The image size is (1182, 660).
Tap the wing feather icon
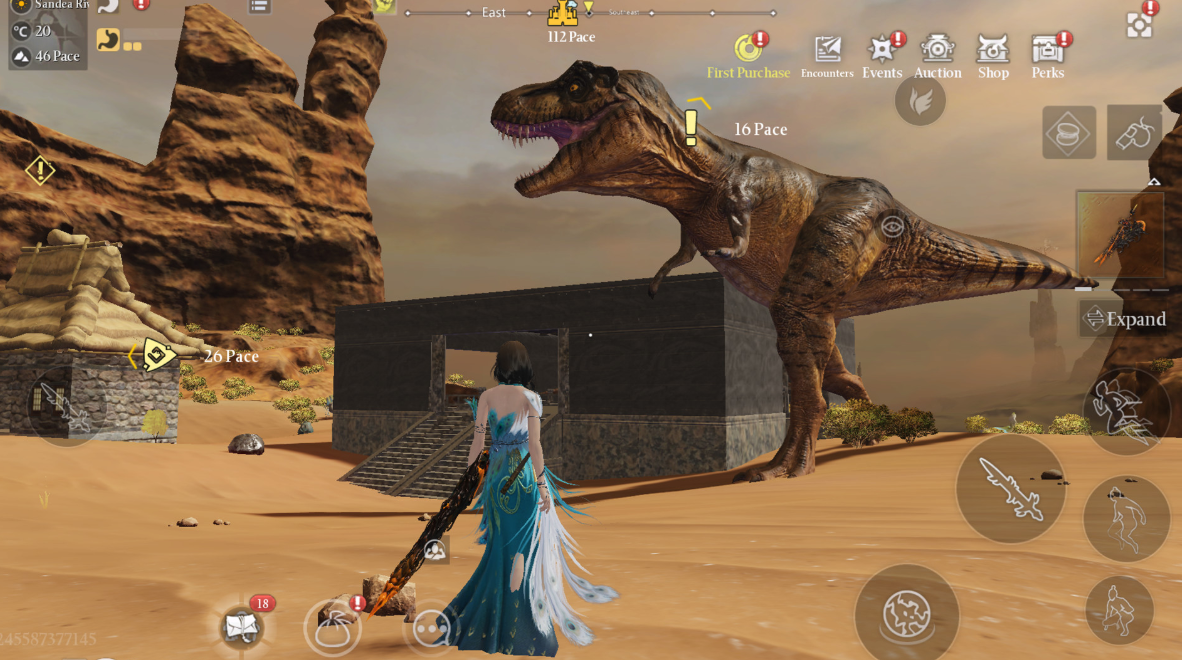(x=920, y=101)
